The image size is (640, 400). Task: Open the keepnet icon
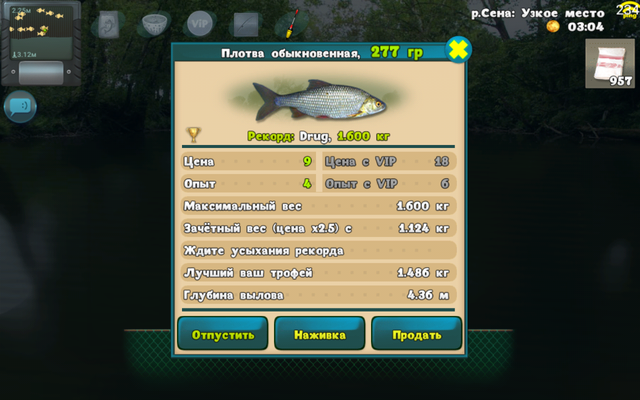[153, 23]
